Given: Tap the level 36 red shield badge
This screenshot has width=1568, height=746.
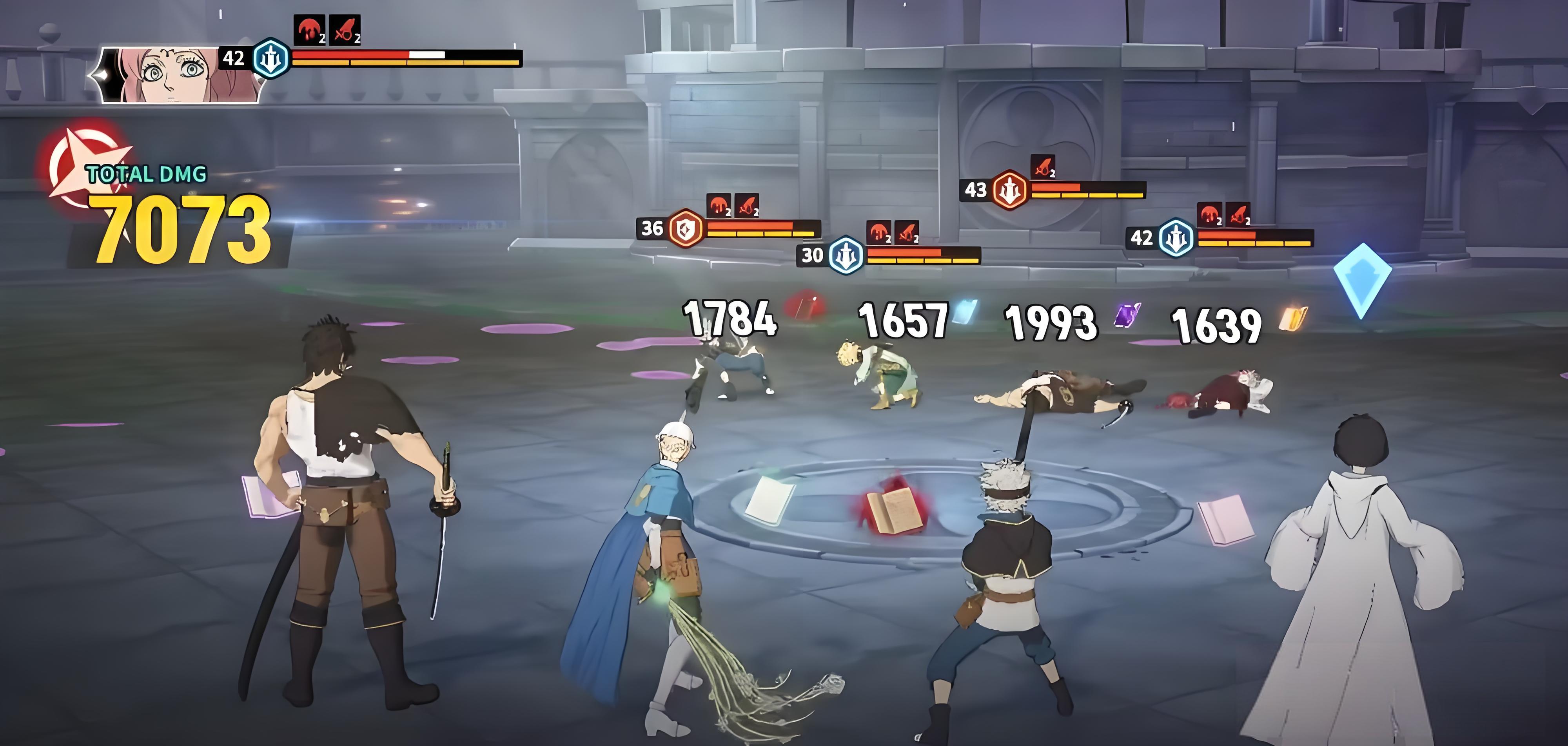Looking at the screenshot, I should [x=687, y=228].
